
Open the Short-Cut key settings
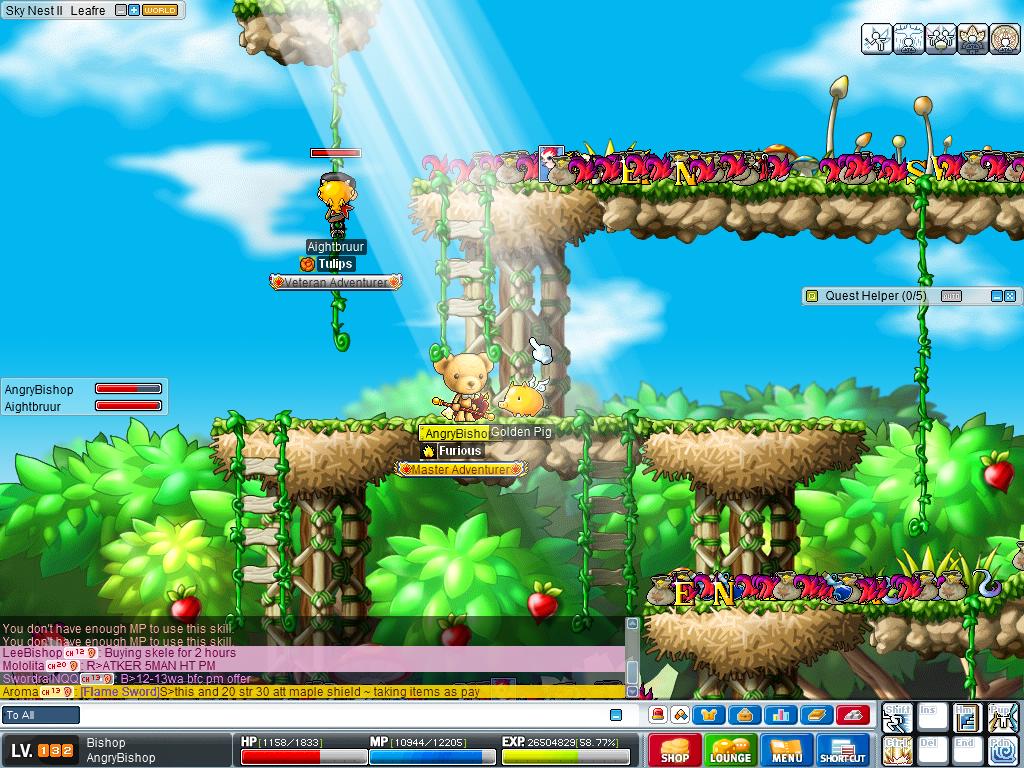pyautogui.click(x=843, y=750)
